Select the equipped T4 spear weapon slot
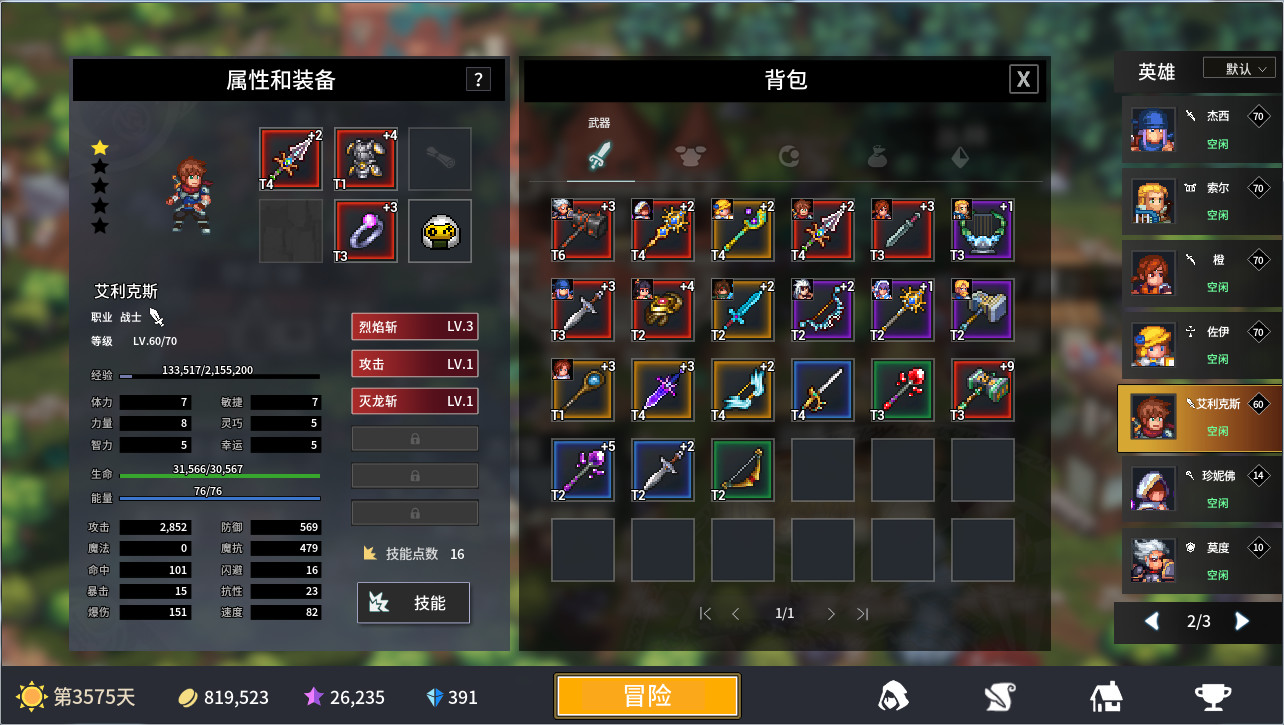1284x725 pixels. [291, 159]
